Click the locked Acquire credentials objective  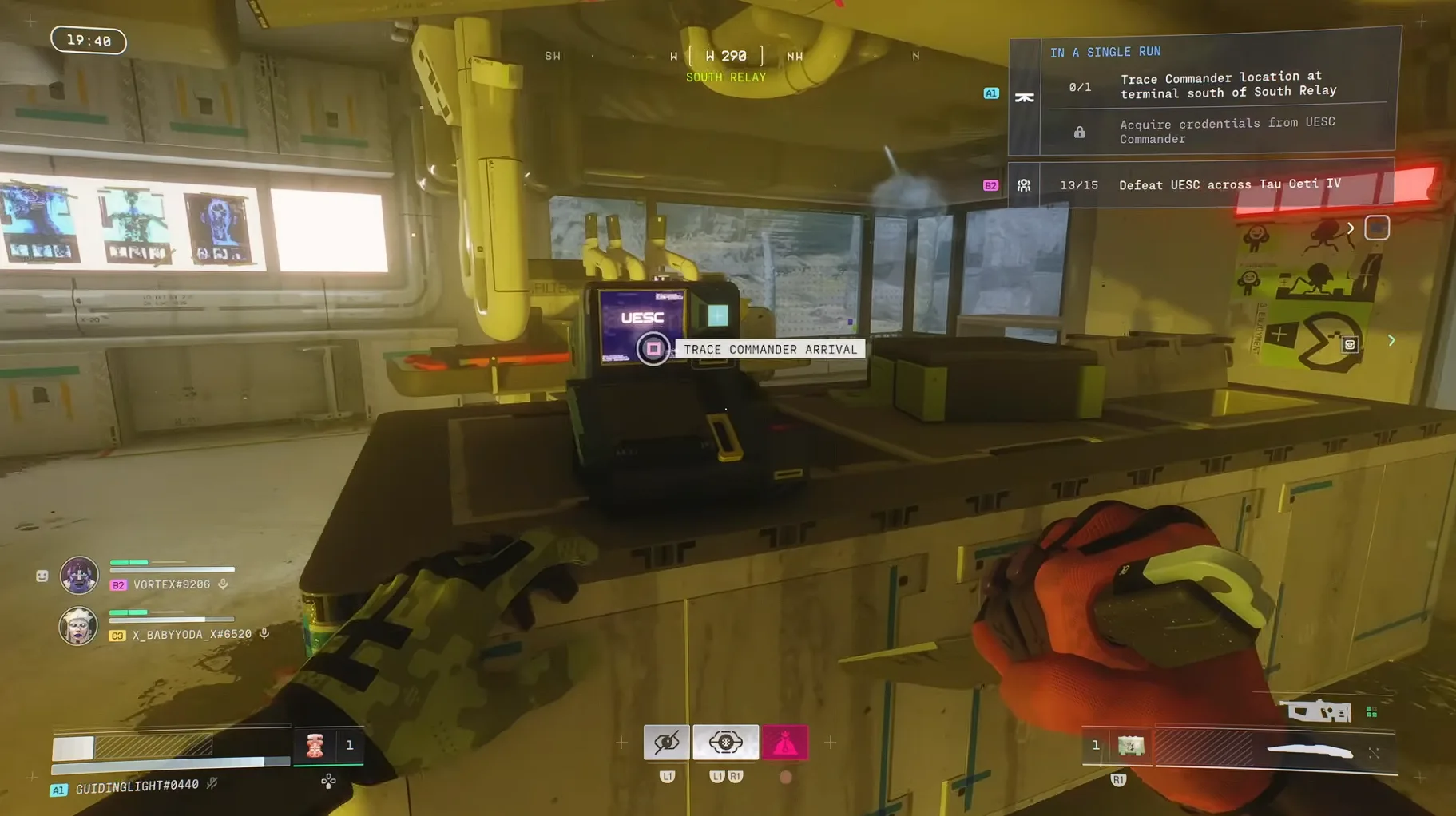1226,131
